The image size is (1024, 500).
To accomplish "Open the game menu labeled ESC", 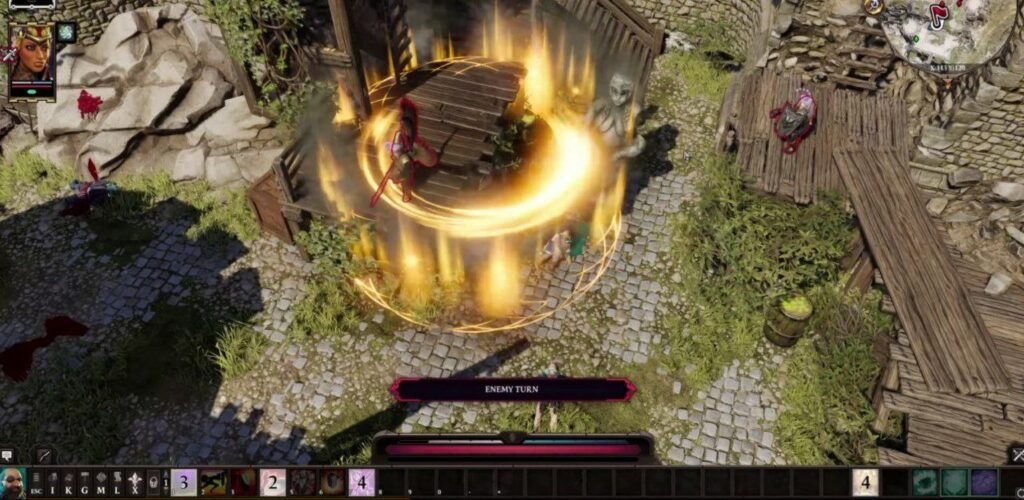I will [37, 482].
